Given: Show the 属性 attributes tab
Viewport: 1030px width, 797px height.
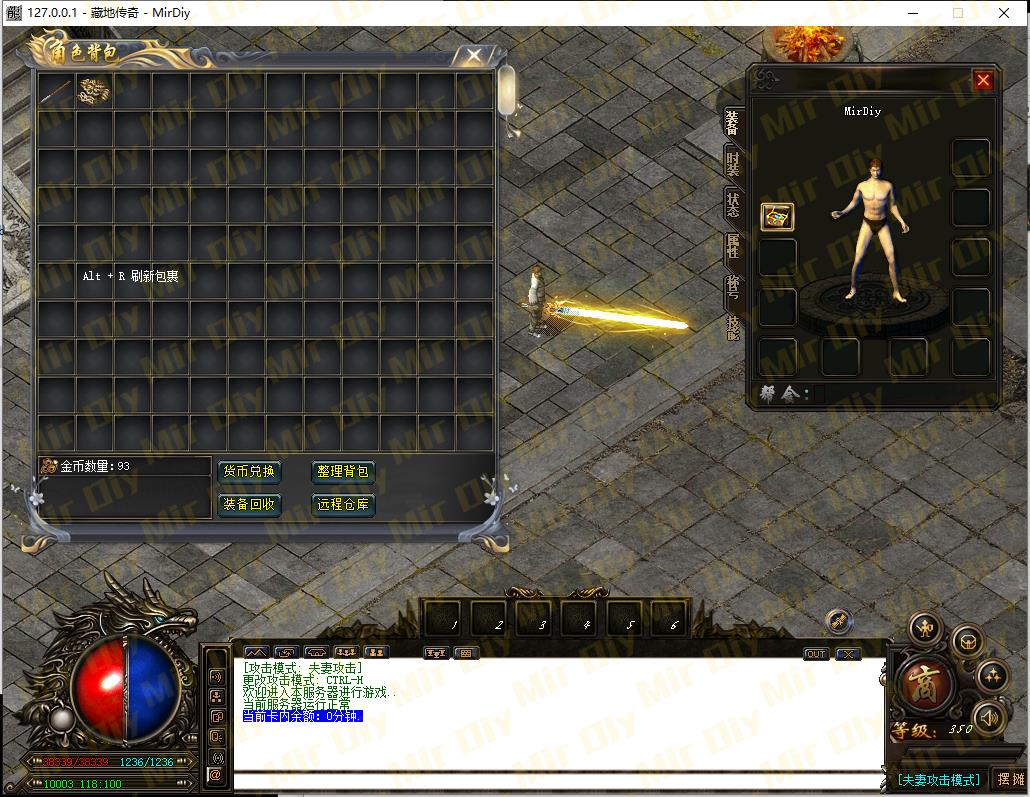Looking at the screenshot, I should click(733, 246).
